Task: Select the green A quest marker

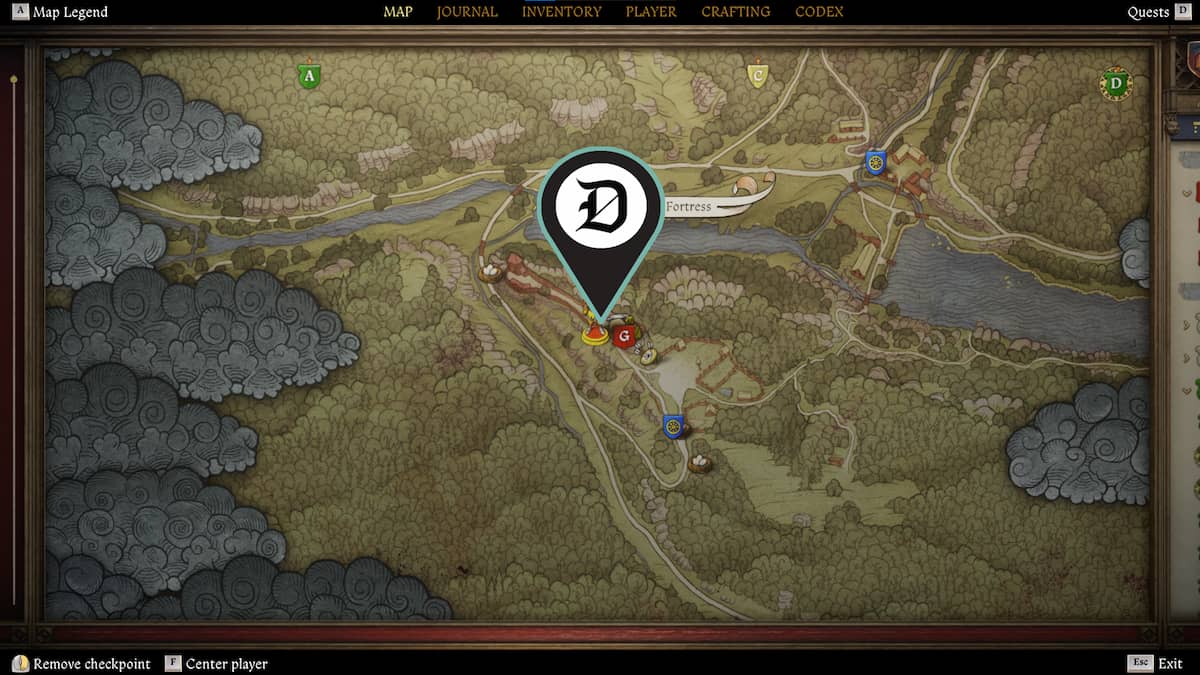Action: coord(309,76)
